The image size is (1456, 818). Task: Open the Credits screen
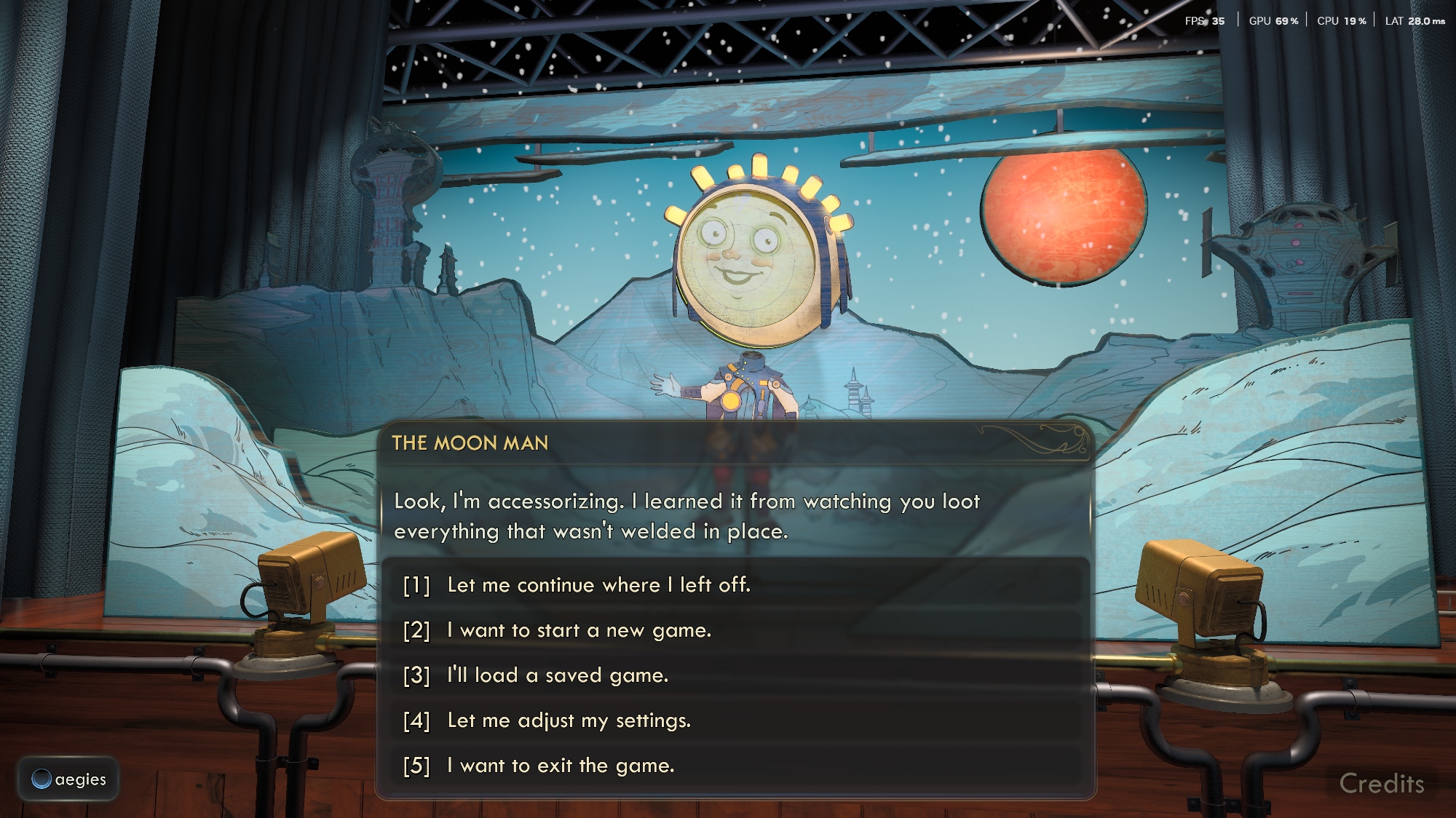click(x=1381, y=784)
